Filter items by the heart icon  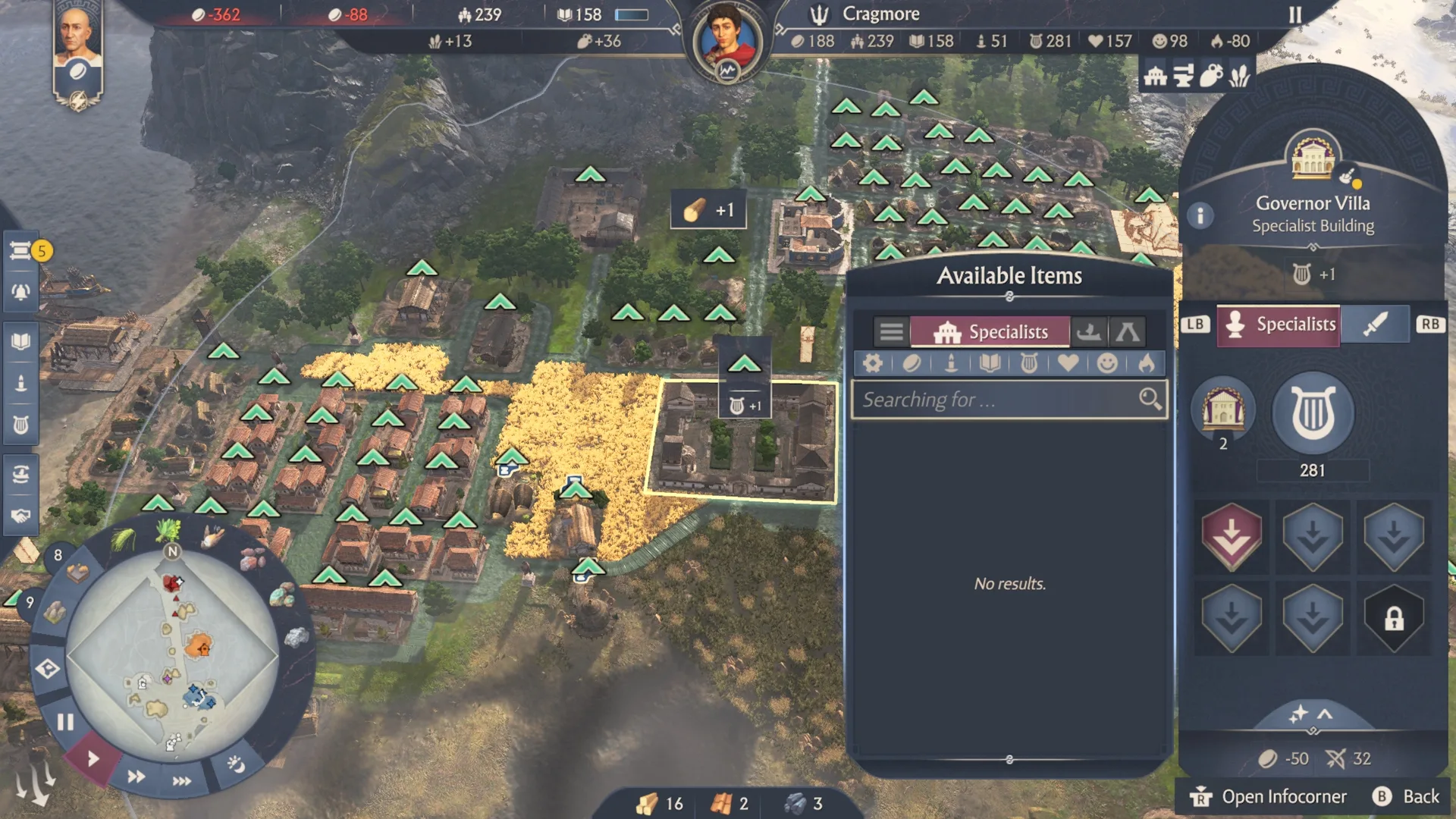[1068, 364]
